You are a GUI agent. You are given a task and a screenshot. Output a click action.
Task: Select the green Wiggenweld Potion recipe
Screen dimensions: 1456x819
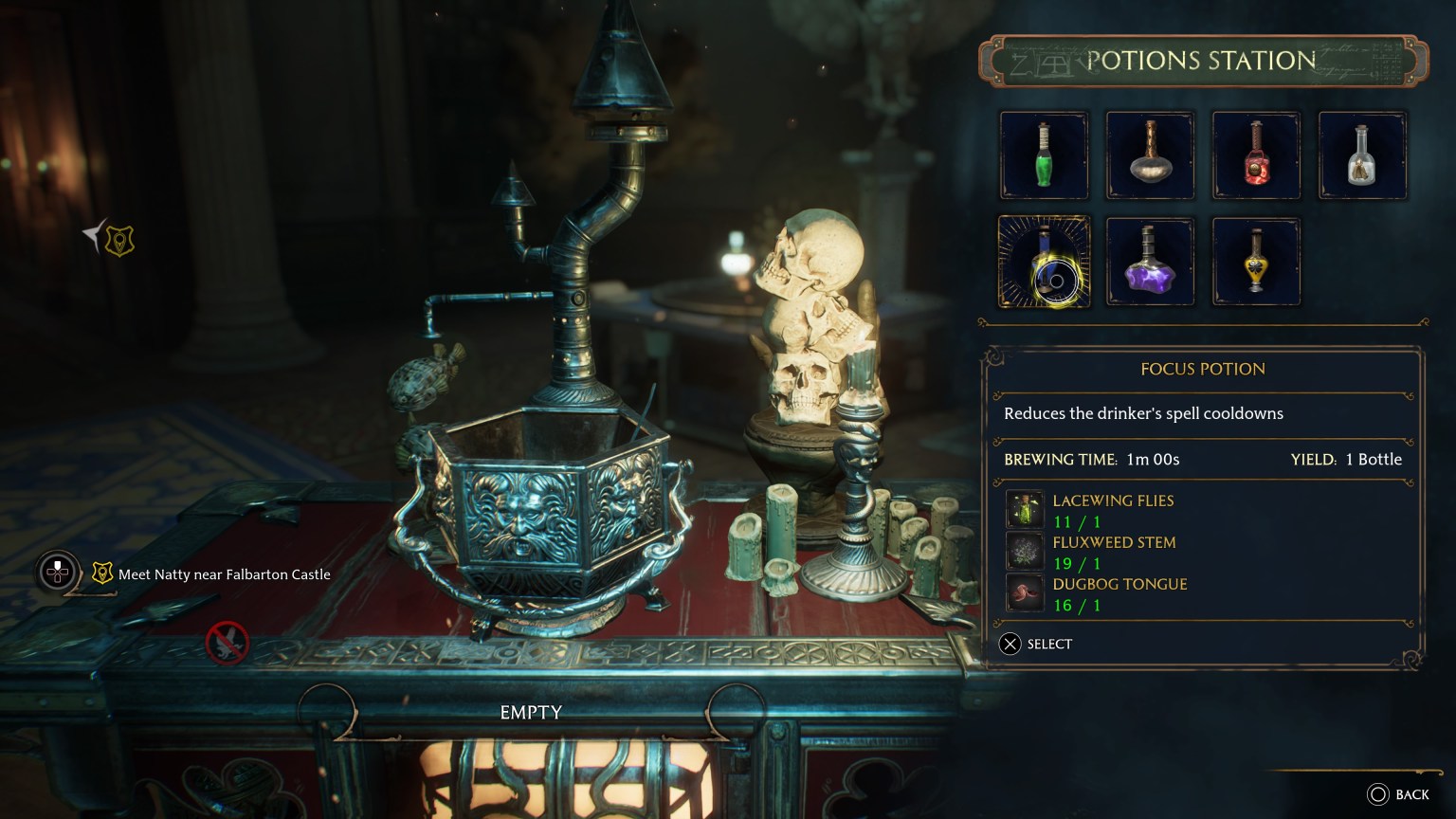point(1044,155)
